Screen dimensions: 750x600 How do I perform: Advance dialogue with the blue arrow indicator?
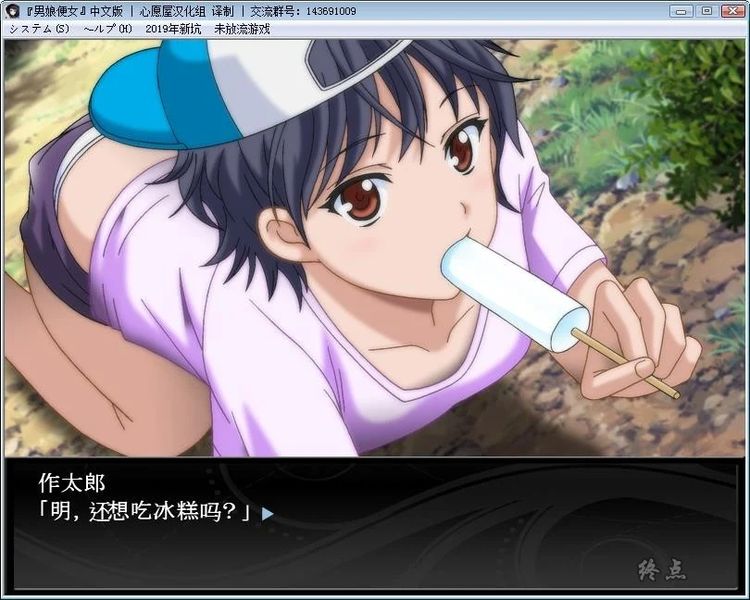(x=267, y=514)
